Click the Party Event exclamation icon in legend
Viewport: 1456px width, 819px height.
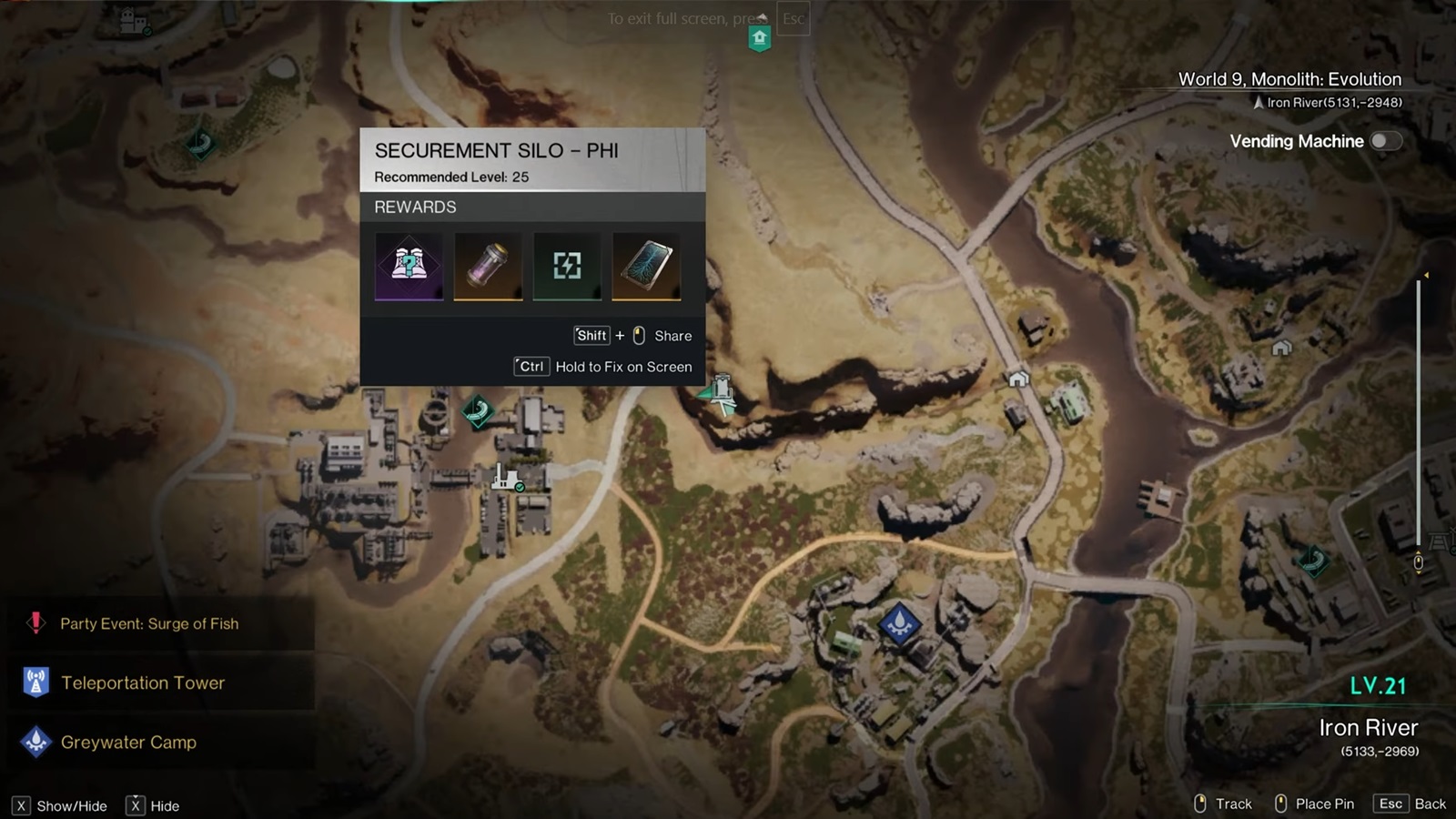pyautogui.click(x=35, y=623)
